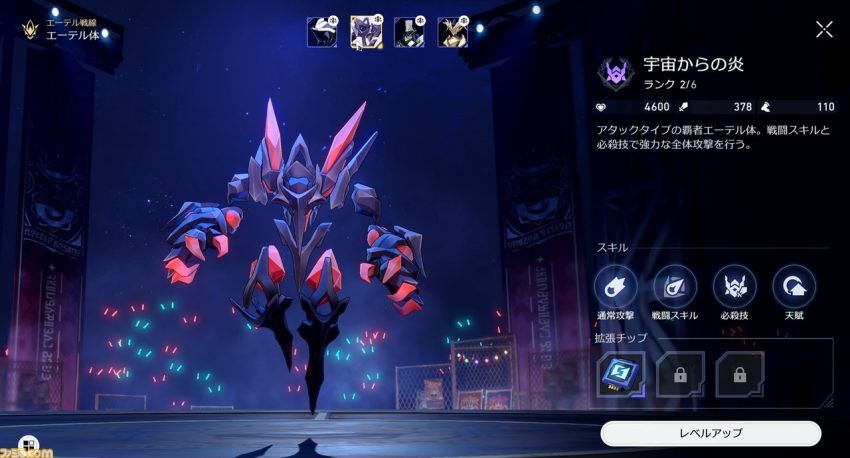850x458 pixels.
Task: Show the 必殺技 ultimate skill details
Action: (734, 286)
